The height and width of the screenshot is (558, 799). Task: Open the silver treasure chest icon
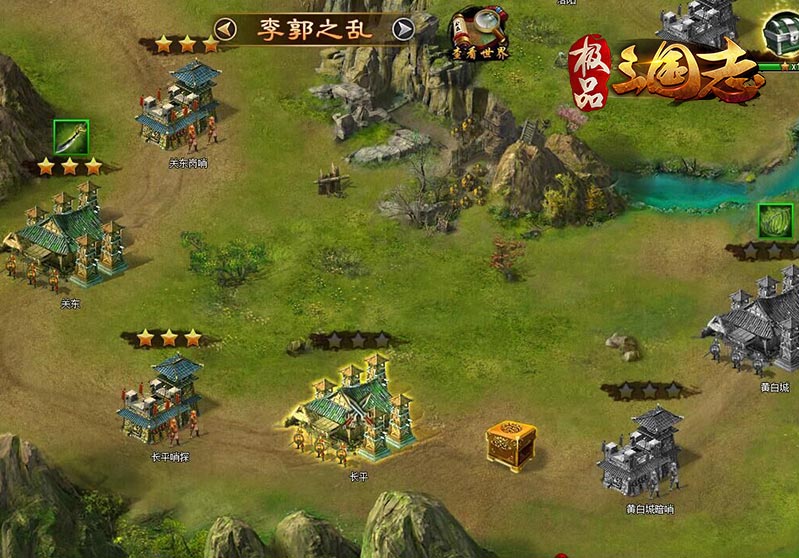[778, 35]
